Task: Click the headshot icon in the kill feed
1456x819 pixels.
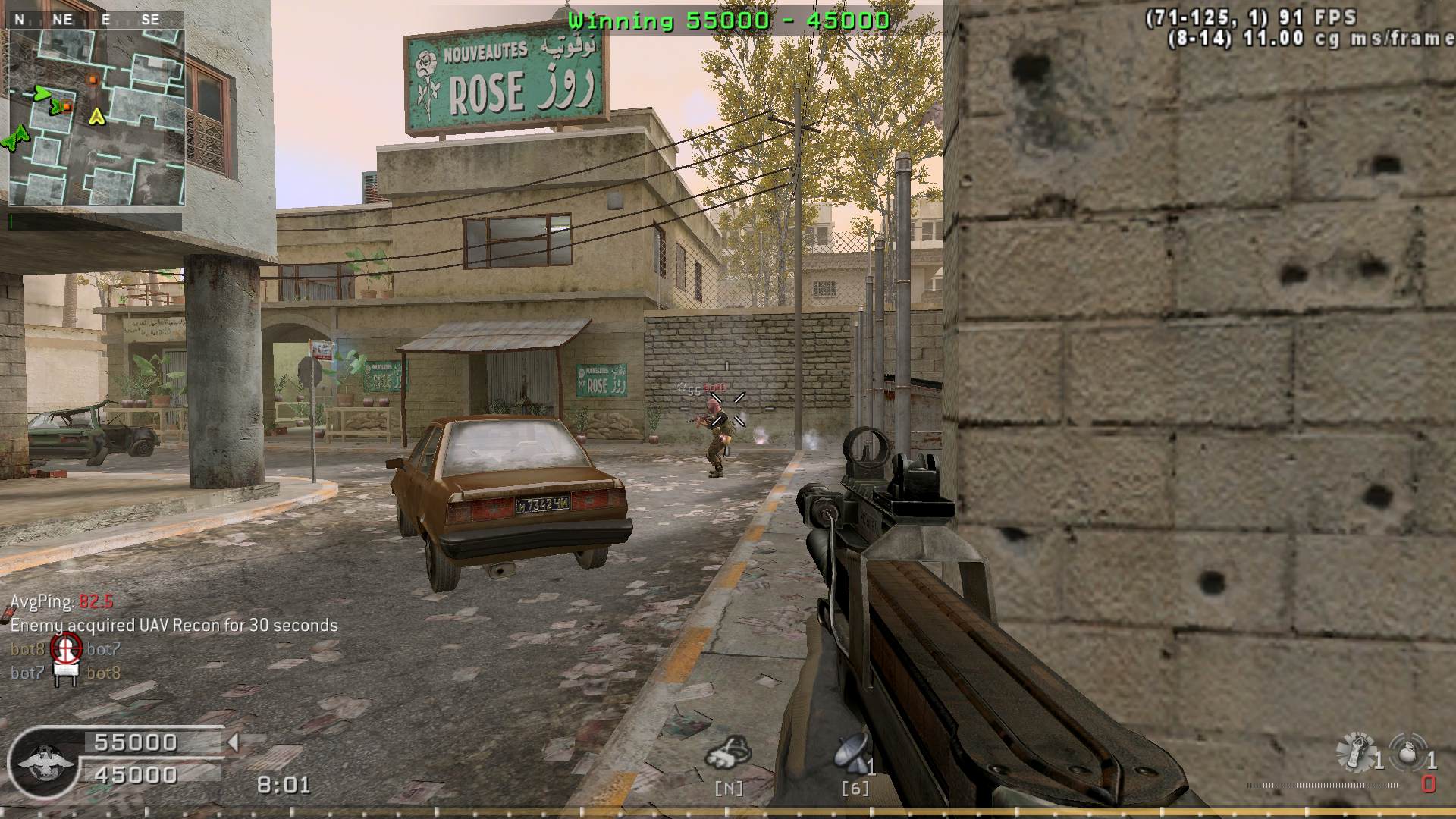Action: (66, 648)
